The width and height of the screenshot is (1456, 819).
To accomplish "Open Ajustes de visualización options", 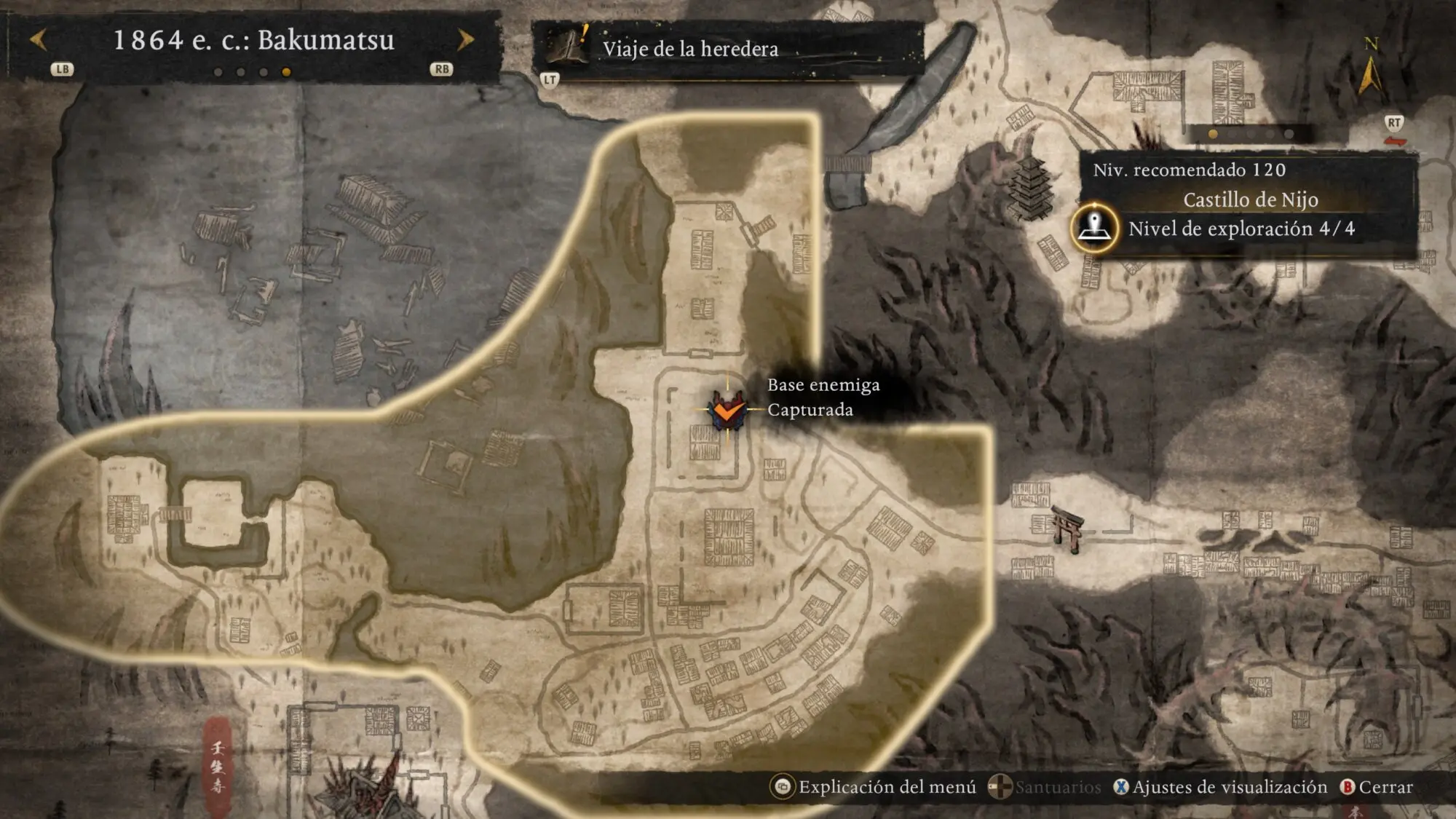I will coord(1221,787).
